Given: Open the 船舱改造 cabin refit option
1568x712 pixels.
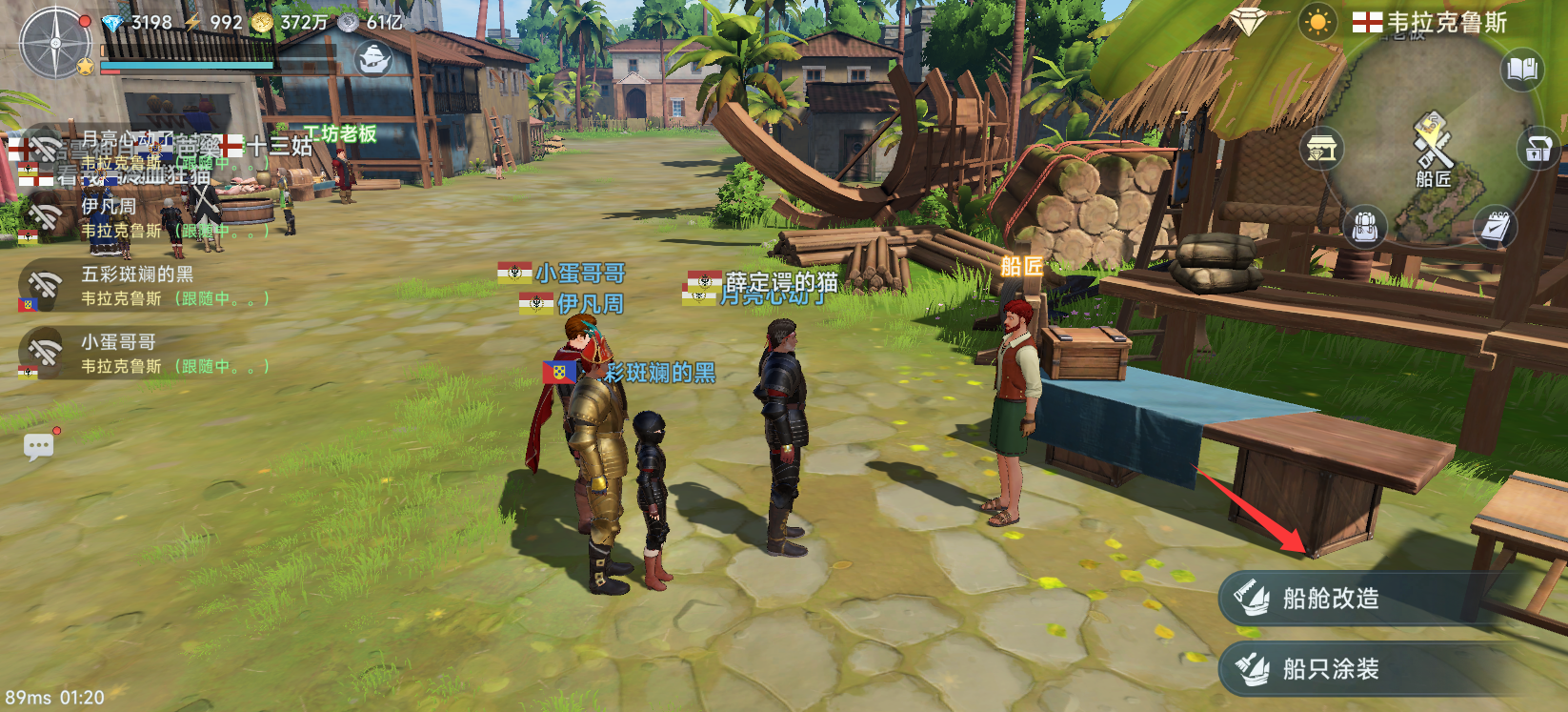Looking at the screenshot, I should [1329, 599].
